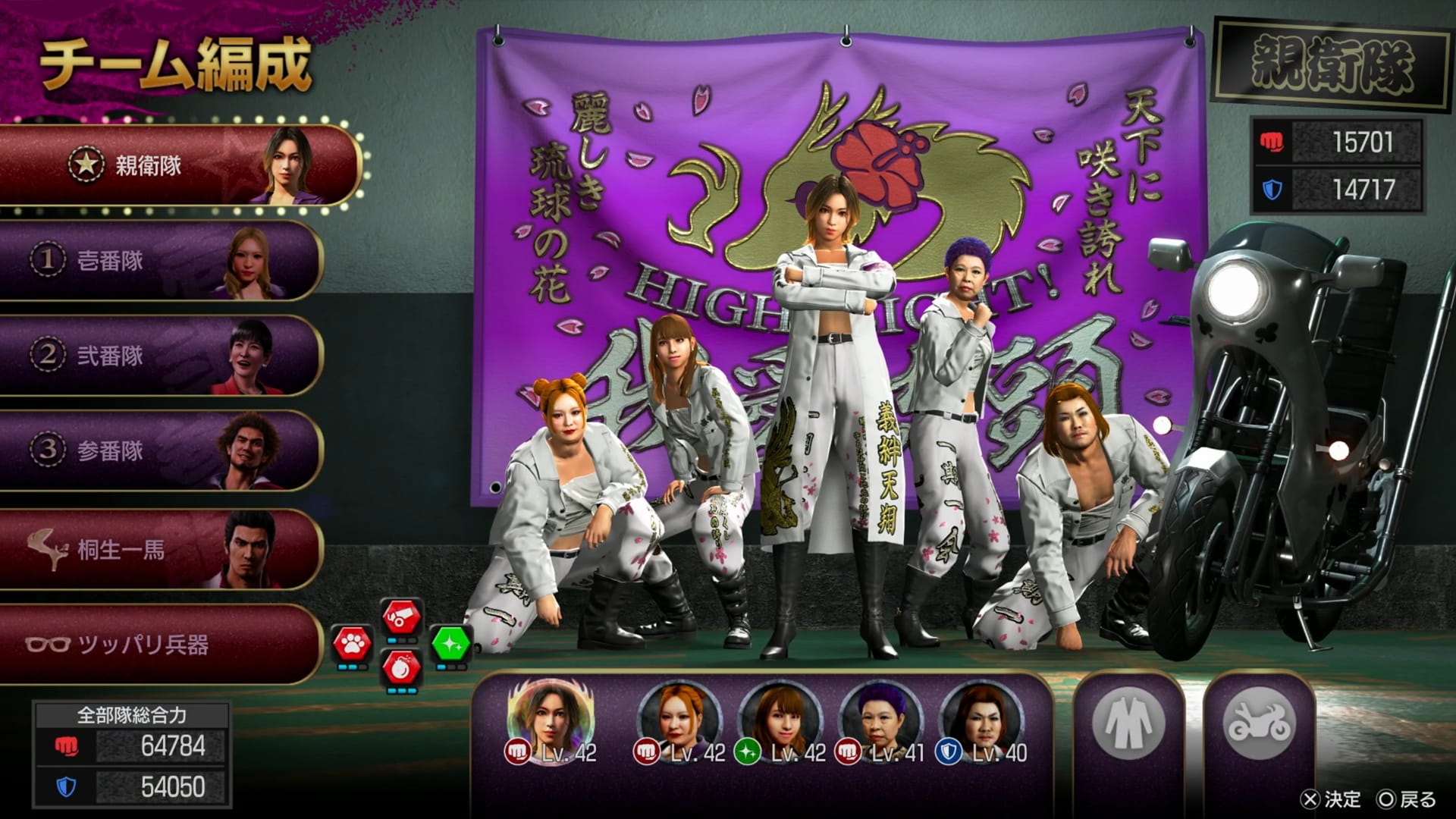The image size is (1456, 819).
Task: Open the 桐生一馬 entry
Action: 159,549
